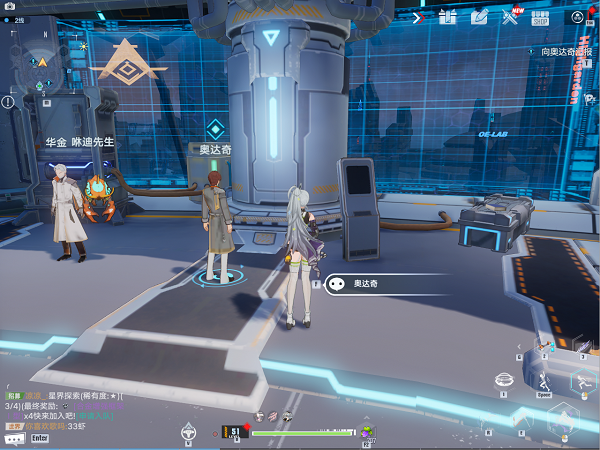Activate the jump action icon

(x=543, y=381)
